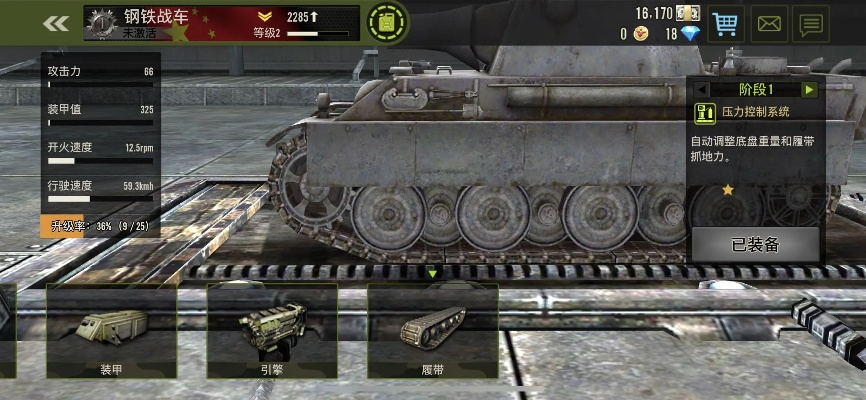
Task: Select the 履带 tracks upgrade tile
Action: (x=433, y=332)
